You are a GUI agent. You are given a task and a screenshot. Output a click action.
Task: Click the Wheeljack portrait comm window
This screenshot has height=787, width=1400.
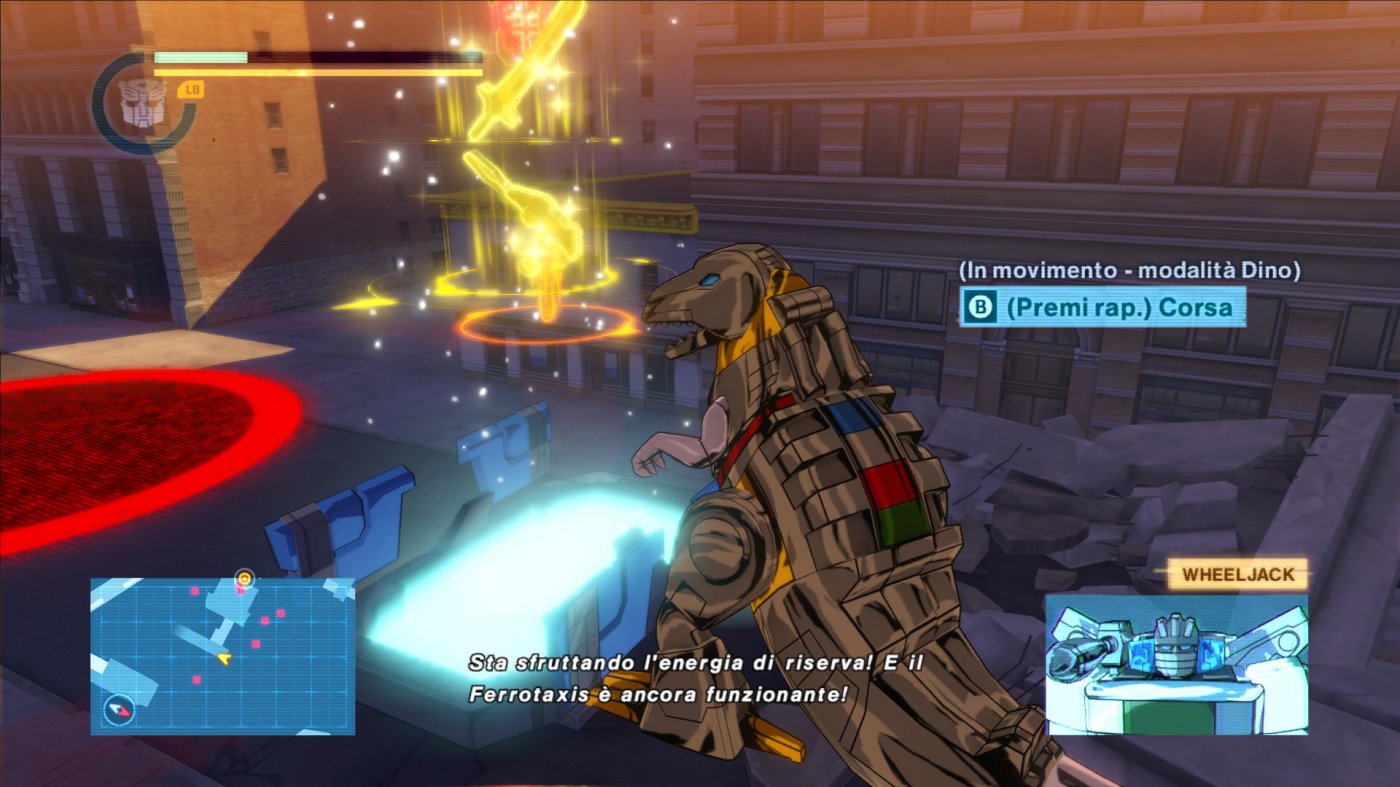point(1176,665)
